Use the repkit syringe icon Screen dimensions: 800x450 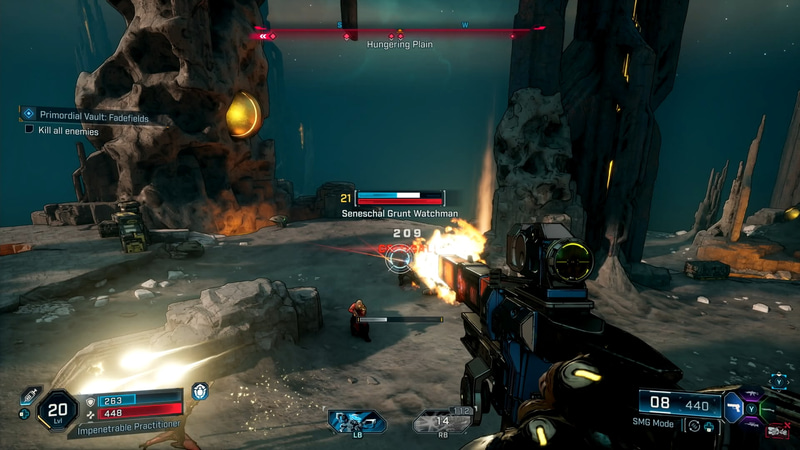click(x=31, y=394)
